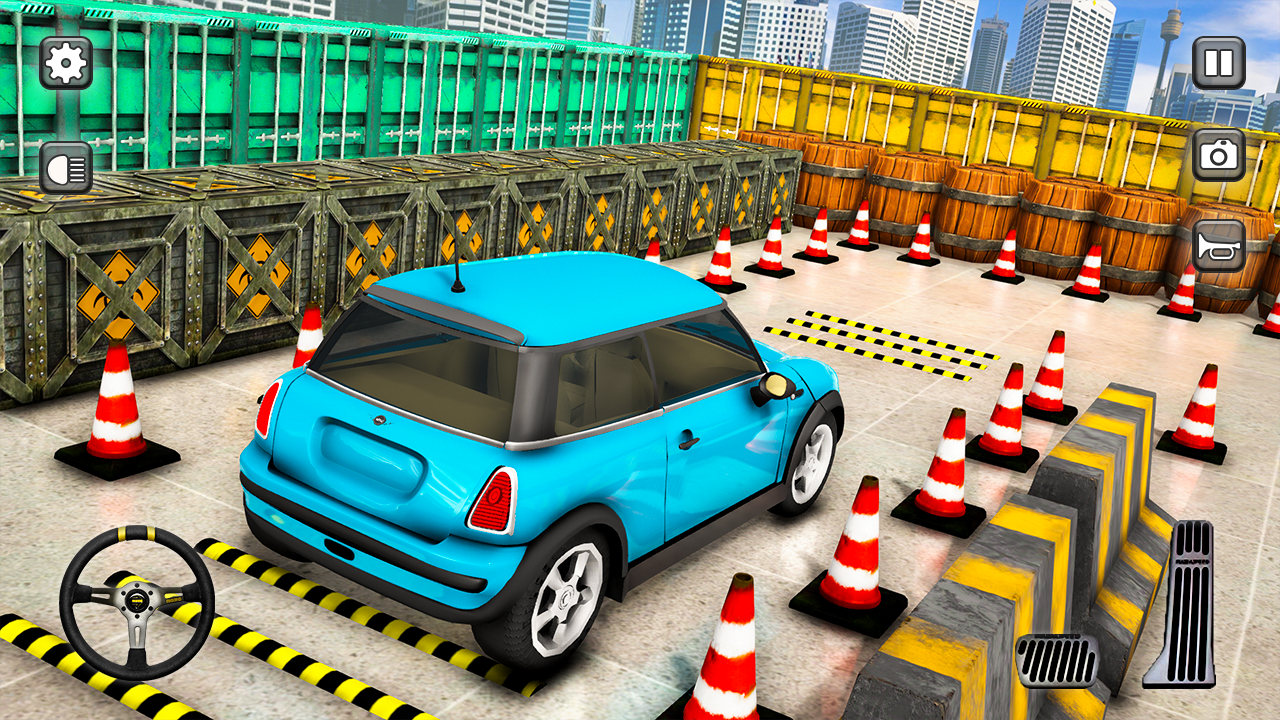
Task: Select the settings icon at top left
Action: coord(64,64)
